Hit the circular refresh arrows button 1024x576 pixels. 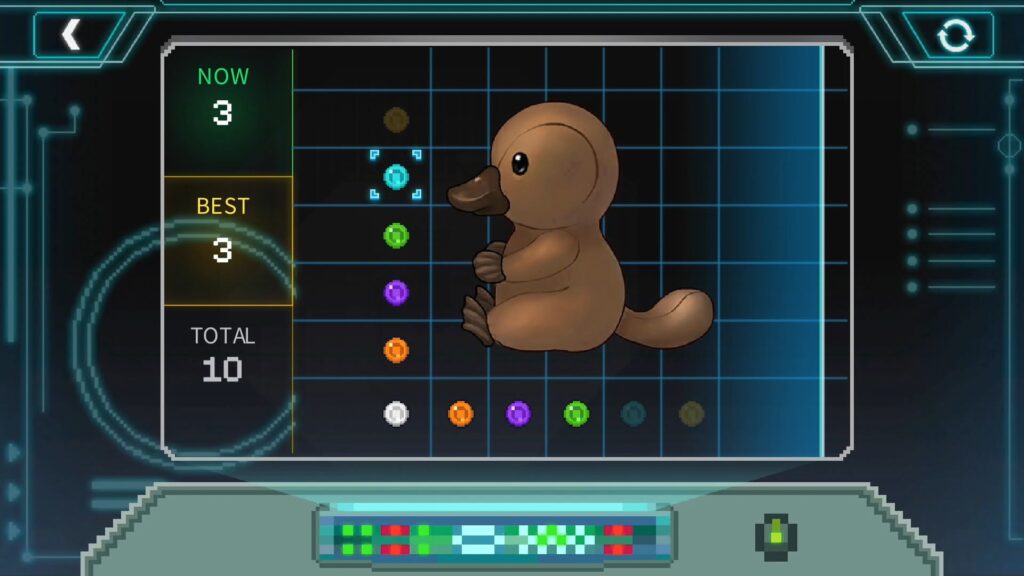[x=954, y=36]
